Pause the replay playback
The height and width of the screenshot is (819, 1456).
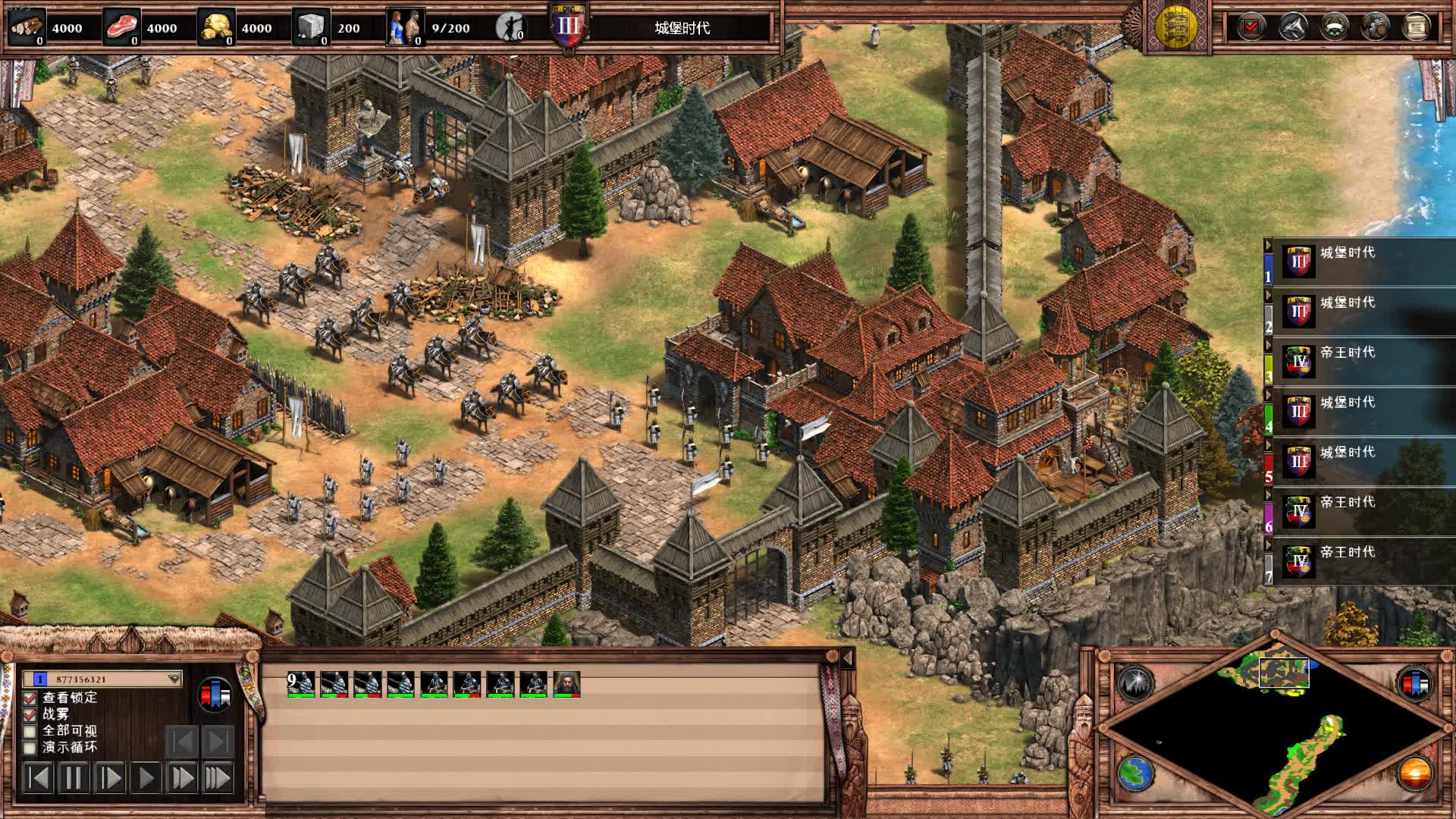click(74, 778)
